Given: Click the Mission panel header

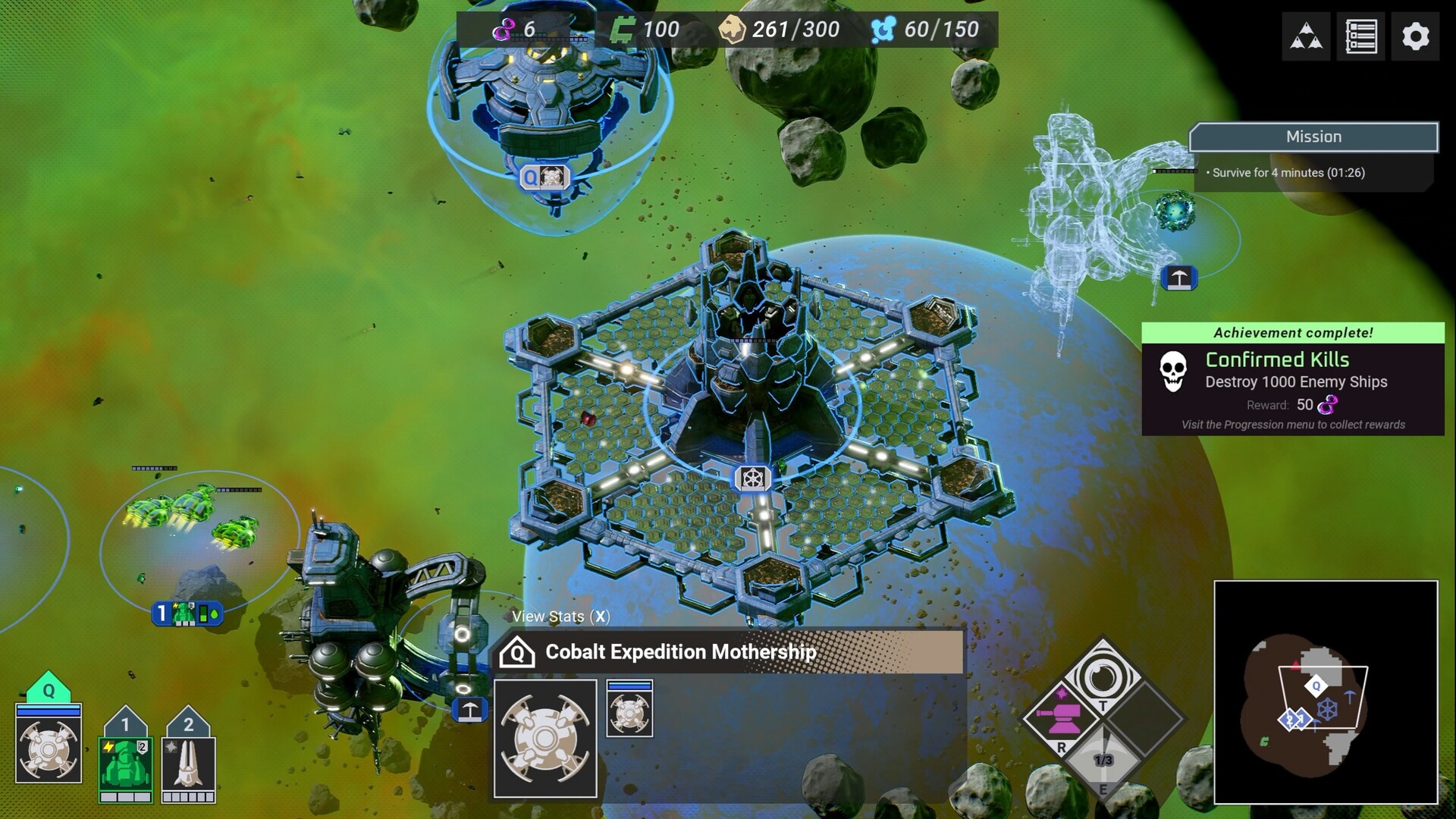Looking at the screenshot, I should 1313,137.
